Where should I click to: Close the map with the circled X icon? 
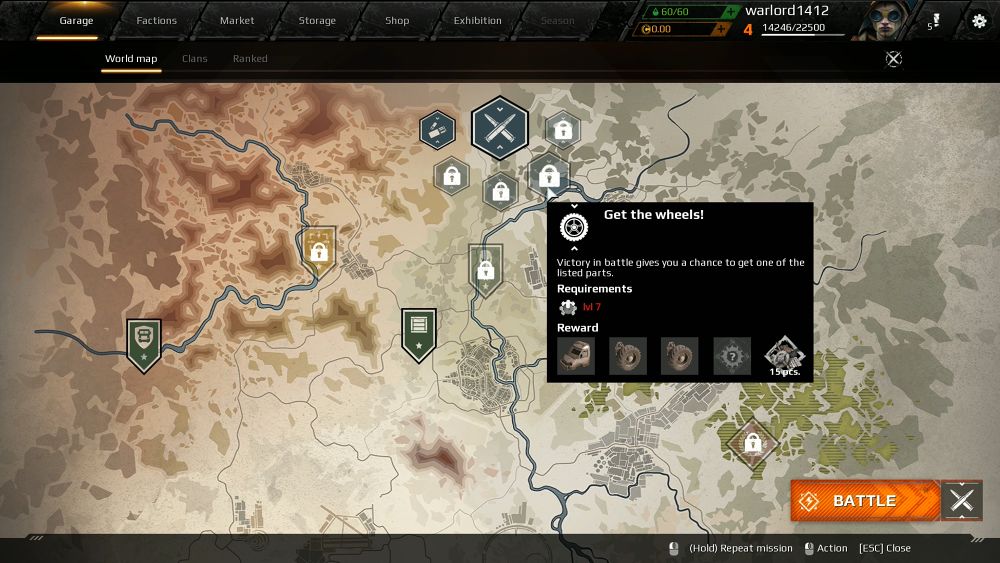(x=894, y=59)
